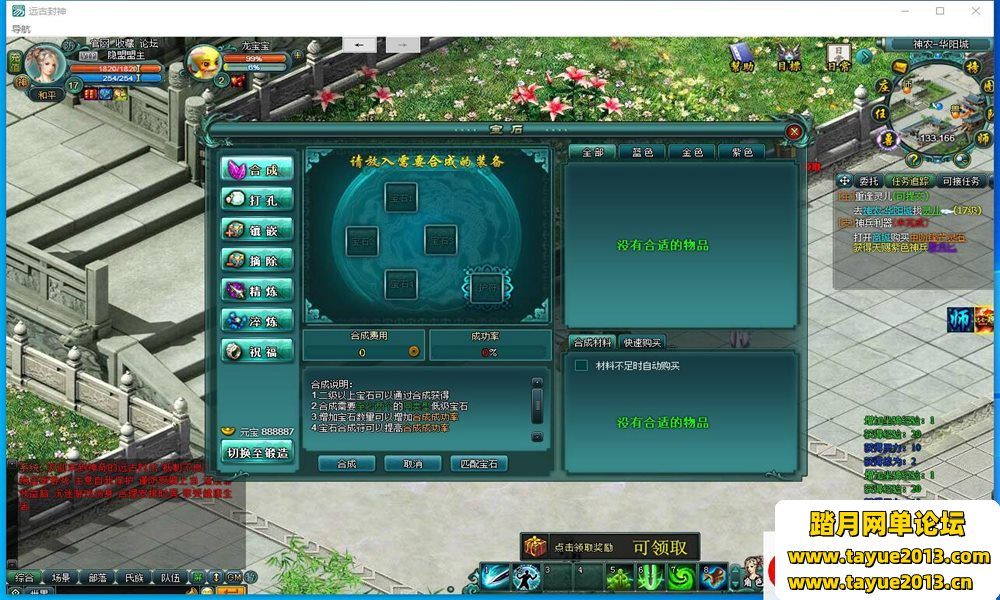
Task: Select the 精炼 refine section
Action: click(258, 290)
